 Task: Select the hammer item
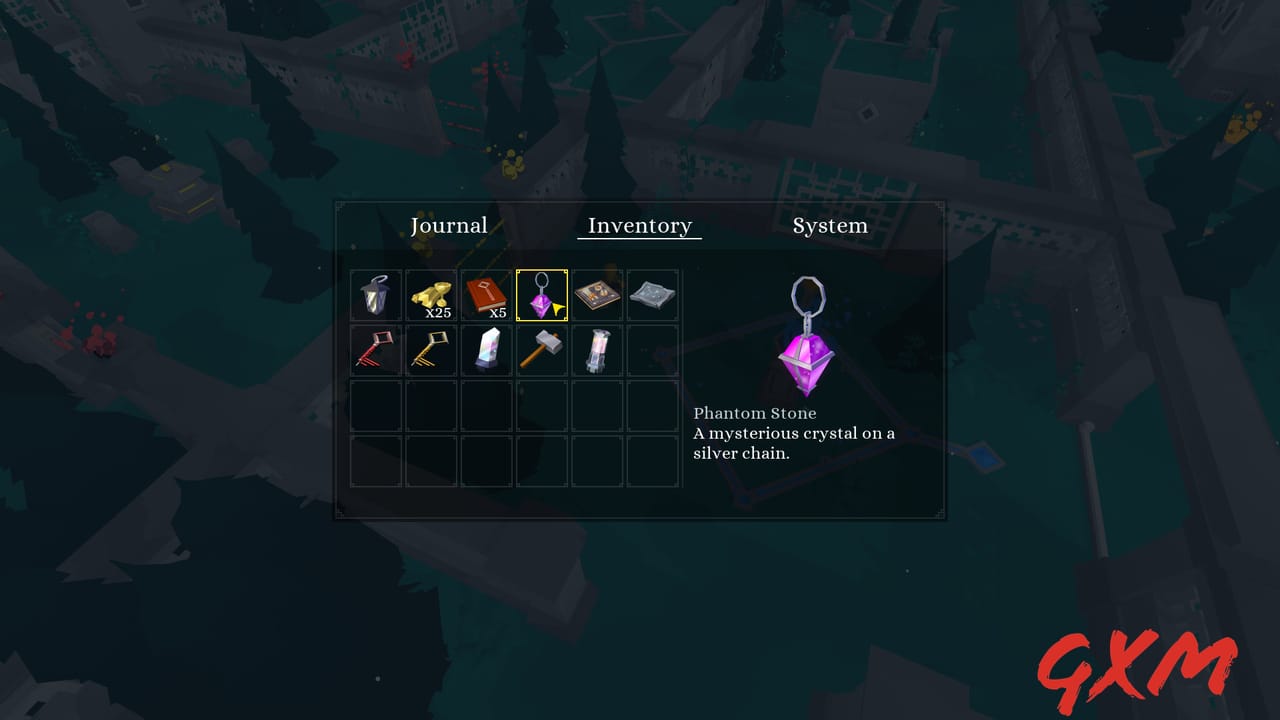pyautogui.click(x=541, y=349)
